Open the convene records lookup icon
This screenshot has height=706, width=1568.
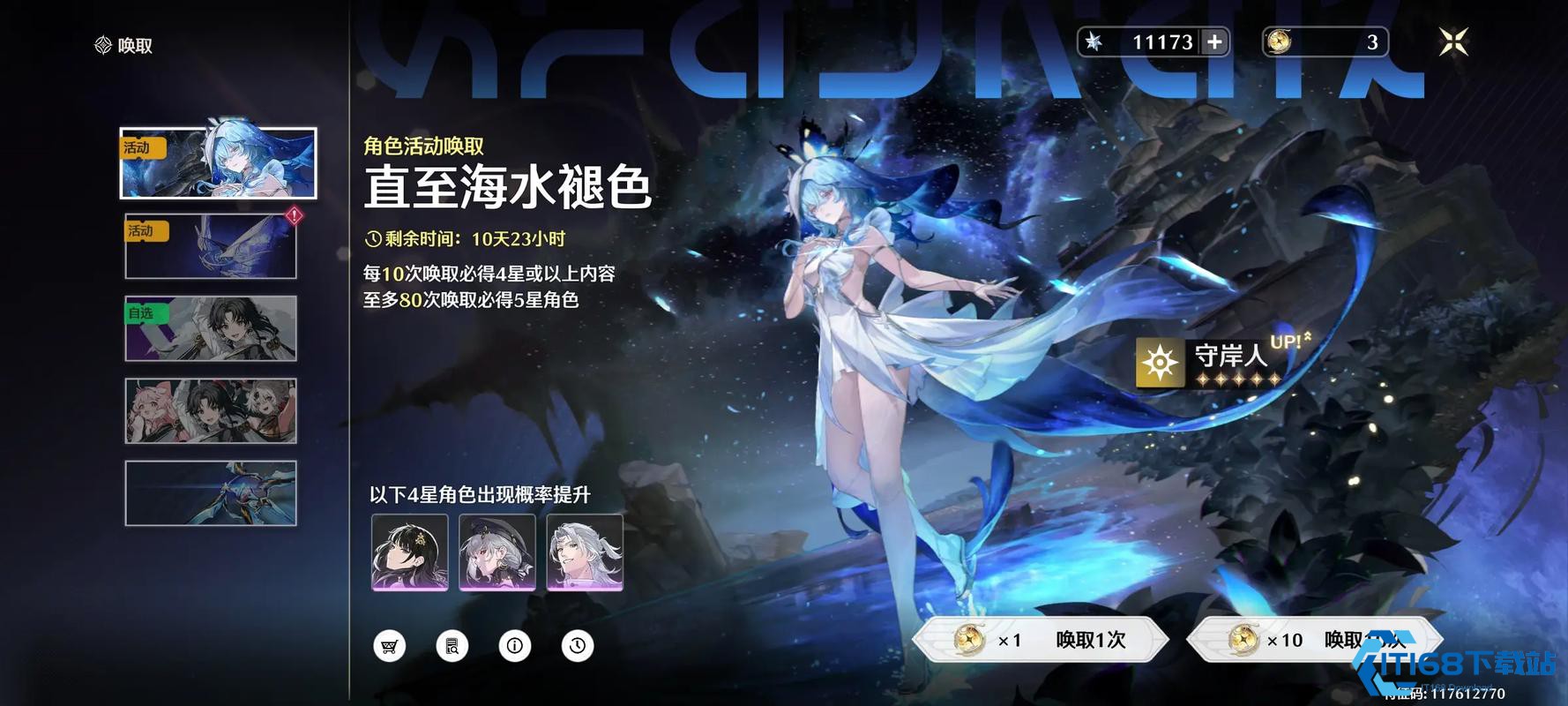452,645
